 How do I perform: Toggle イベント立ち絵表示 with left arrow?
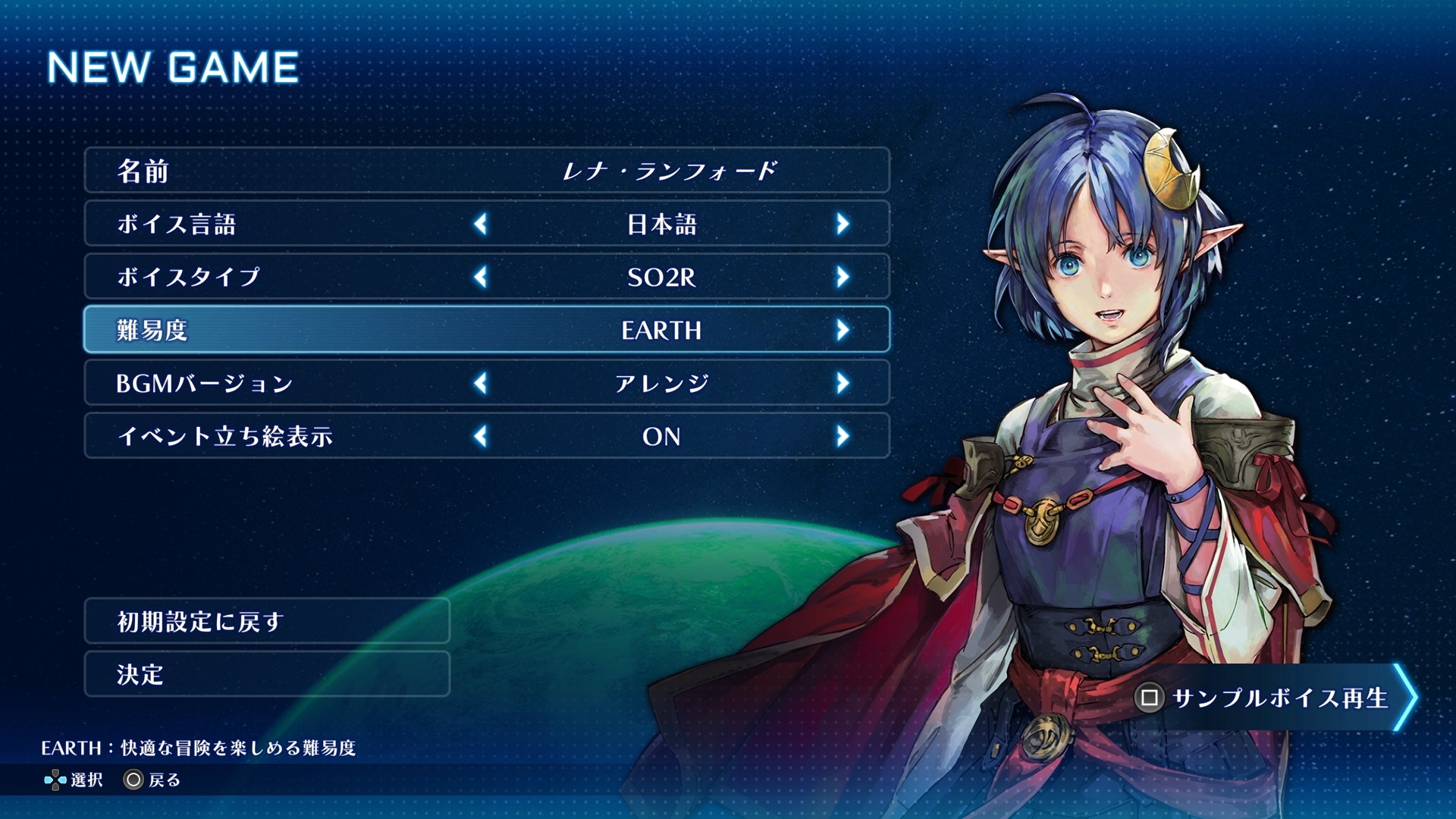click(480, 436)
